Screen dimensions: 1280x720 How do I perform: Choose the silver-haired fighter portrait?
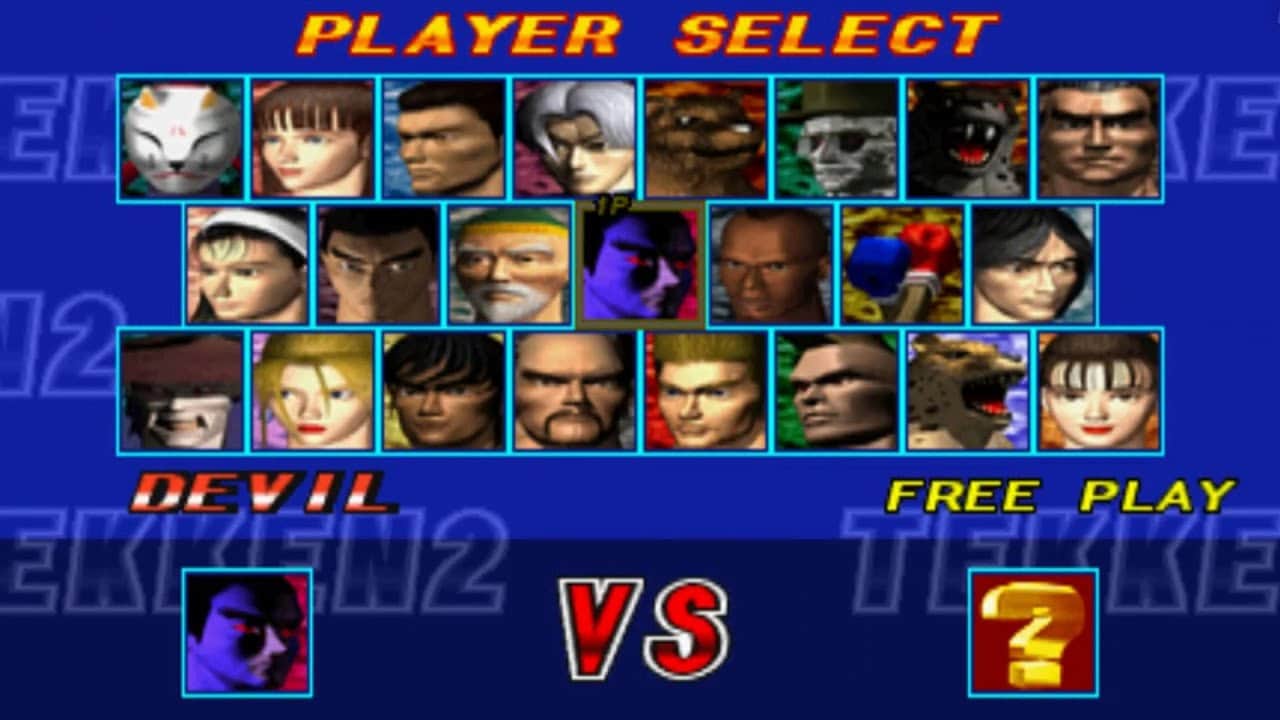pos(575,138)
